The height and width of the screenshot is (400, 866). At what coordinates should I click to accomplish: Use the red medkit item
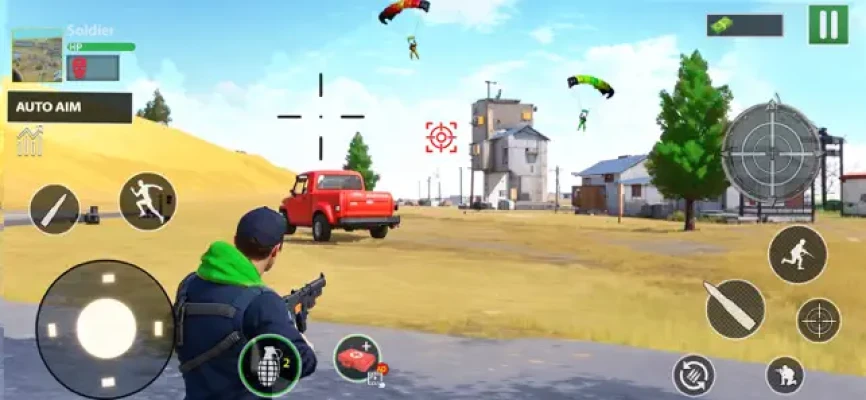[357, 358]
